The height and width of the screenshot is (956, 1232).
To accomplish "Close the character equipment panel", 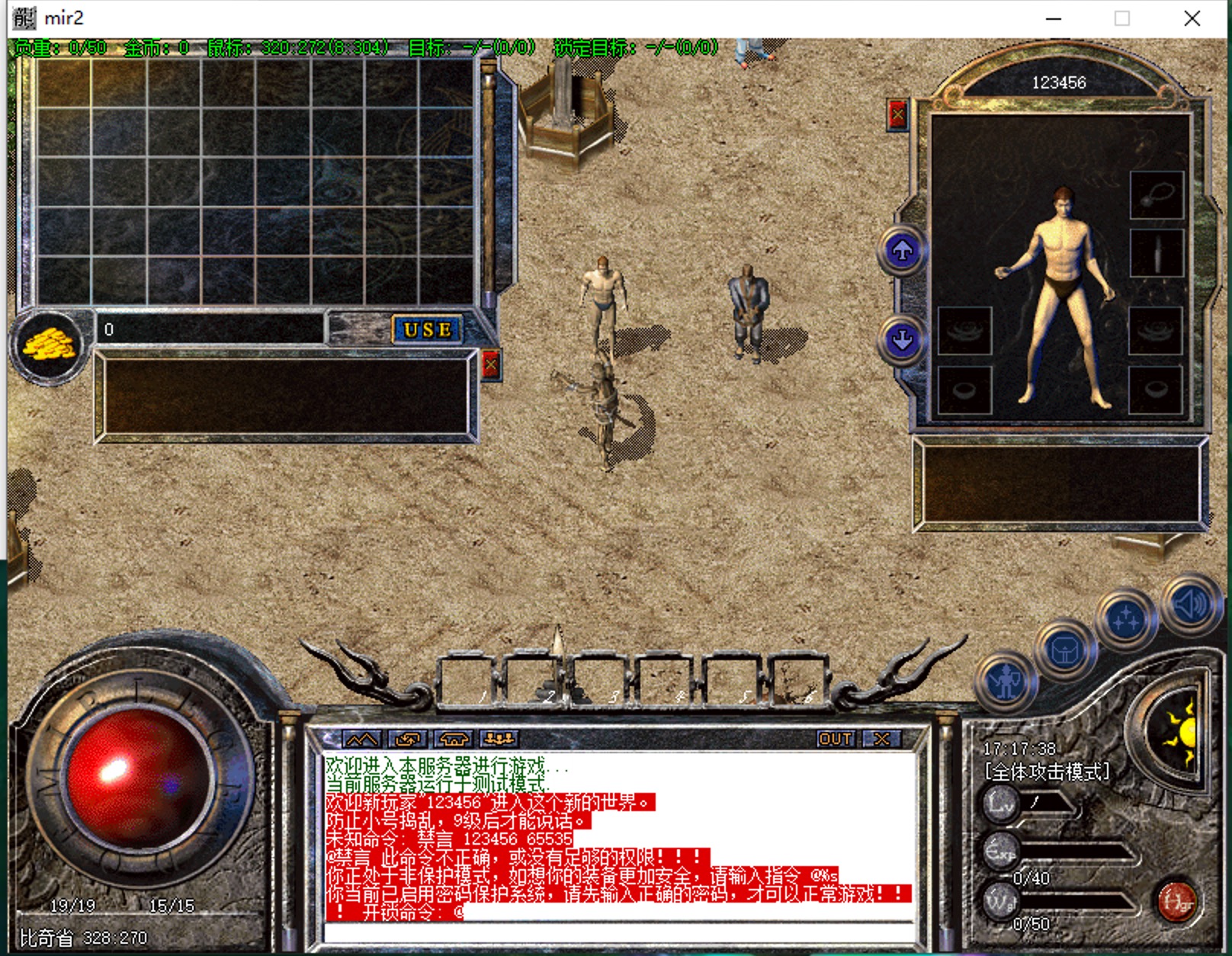I will click(898, 116).
